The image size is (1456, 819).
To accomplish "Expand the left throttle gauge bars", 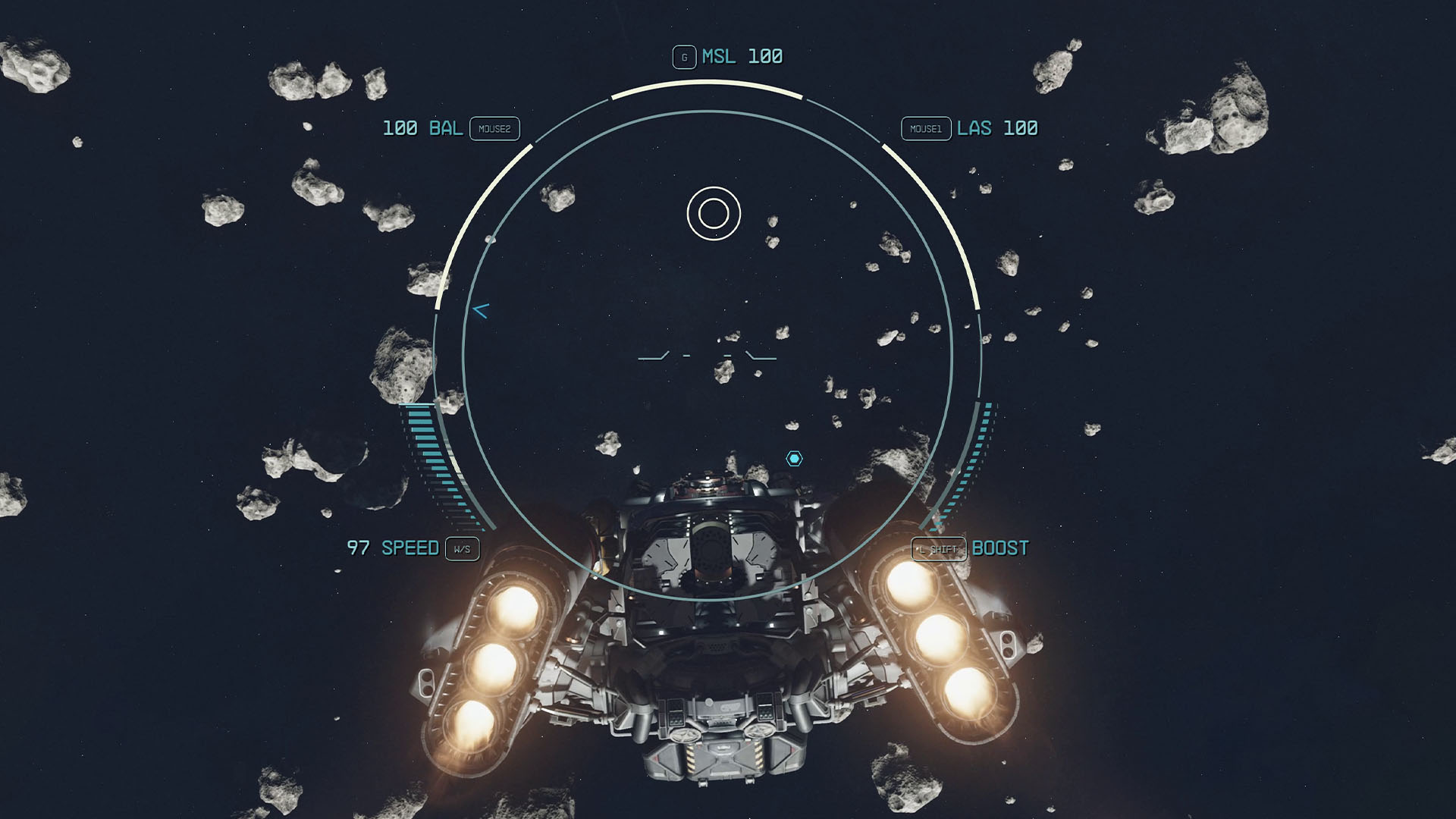I will (436, 463).
